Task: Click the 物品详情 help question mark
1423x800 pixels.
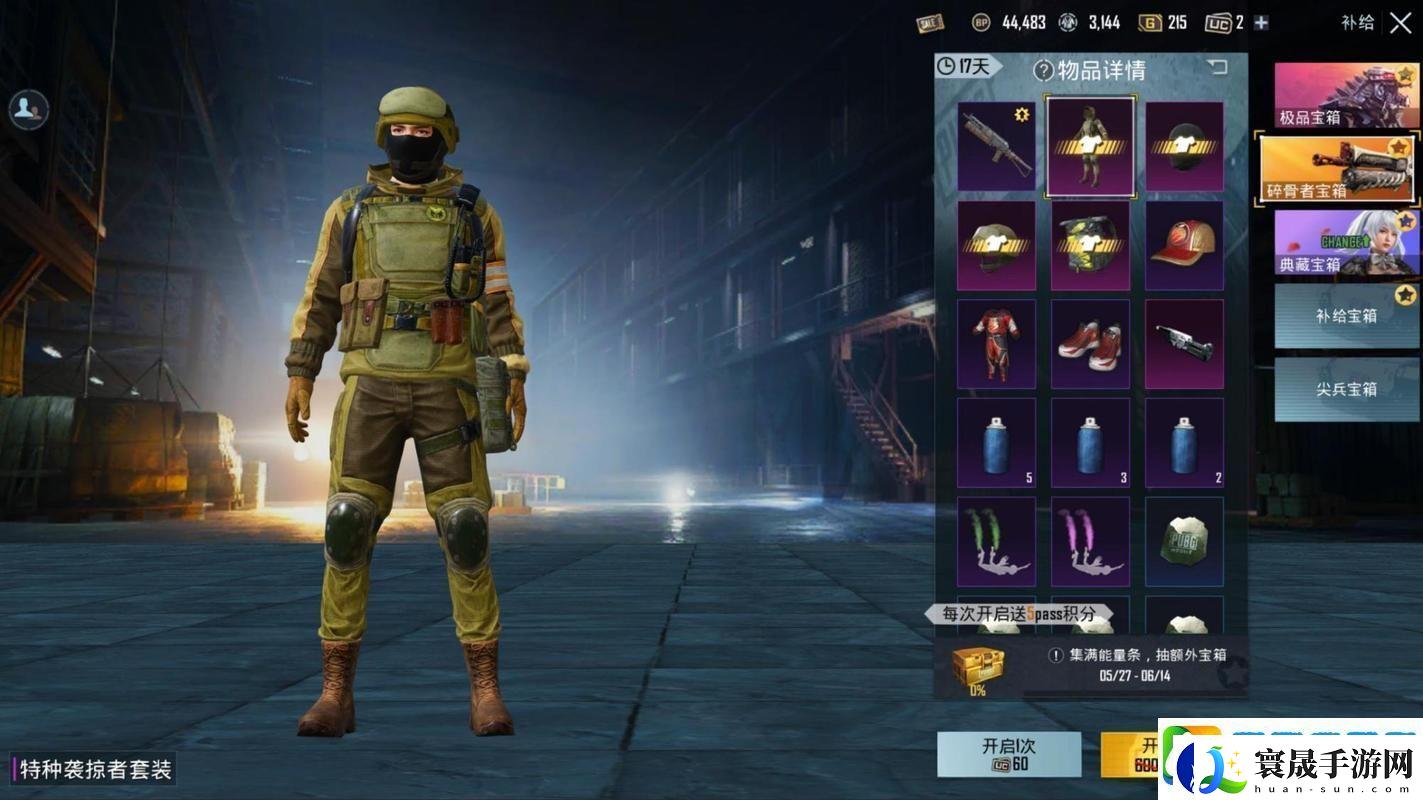Action: point(1044,70)
